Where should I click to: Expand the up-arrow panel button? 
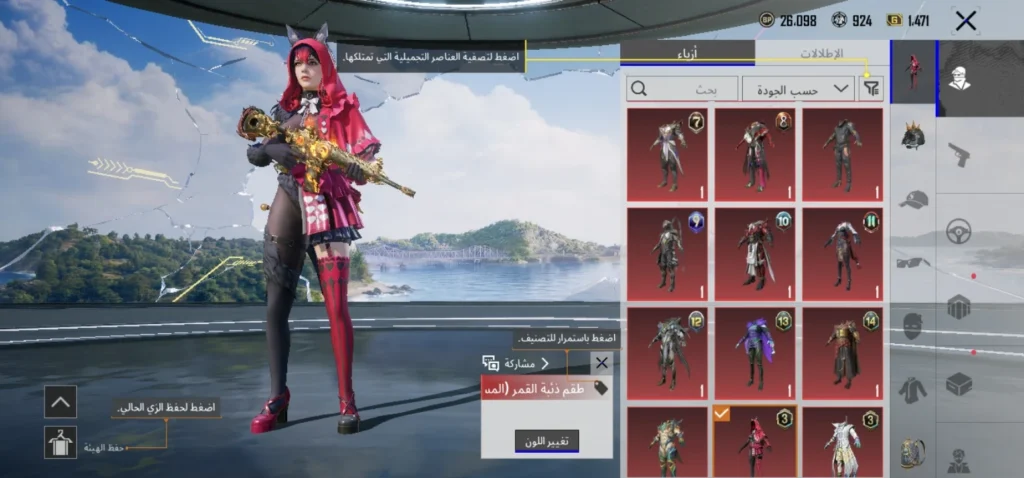point(60,402)
